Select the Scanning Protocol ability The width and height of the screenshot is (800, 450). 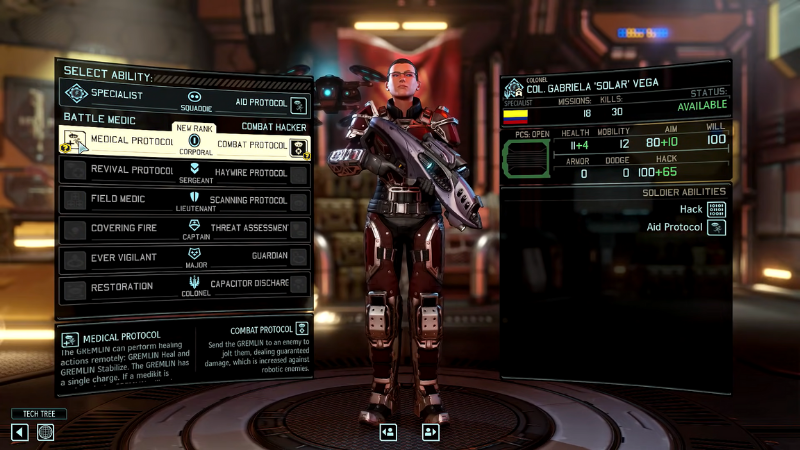click(252, 201)
